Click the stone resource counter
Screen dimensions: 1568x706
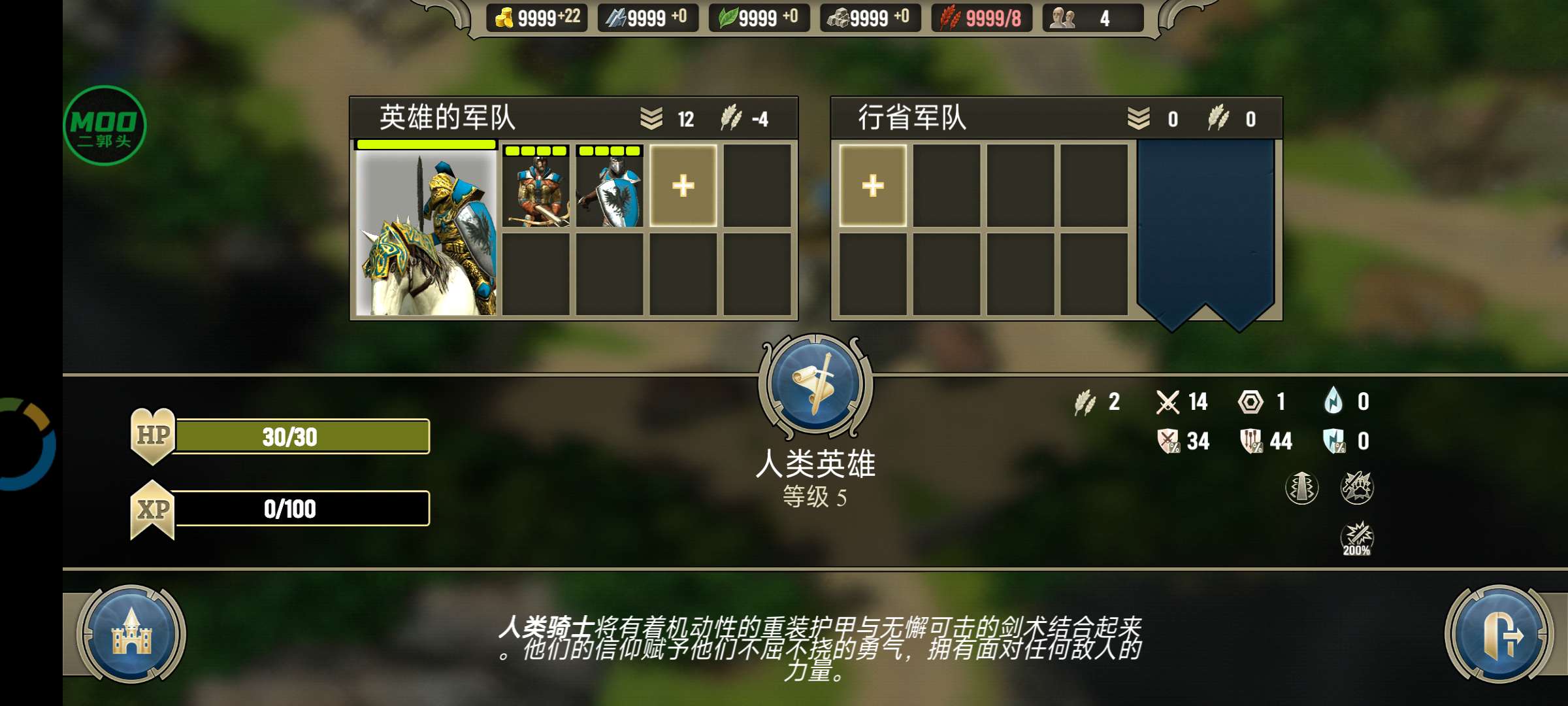[x=869, y=18]
